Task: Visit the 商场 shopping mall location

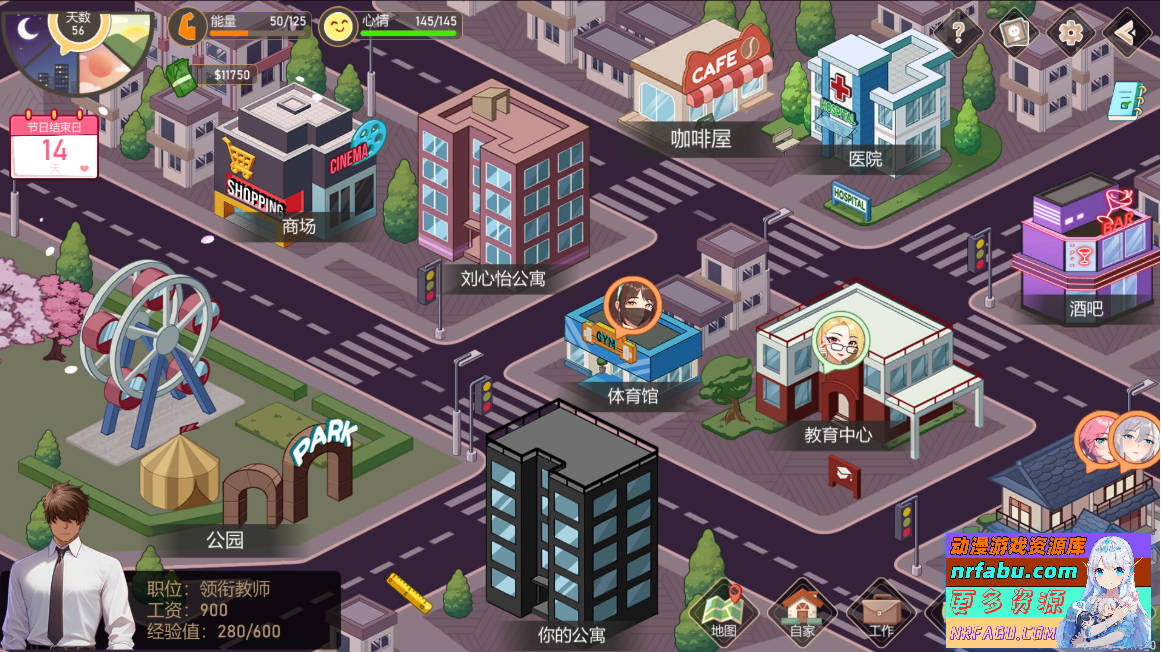Action: coord(299,227)
